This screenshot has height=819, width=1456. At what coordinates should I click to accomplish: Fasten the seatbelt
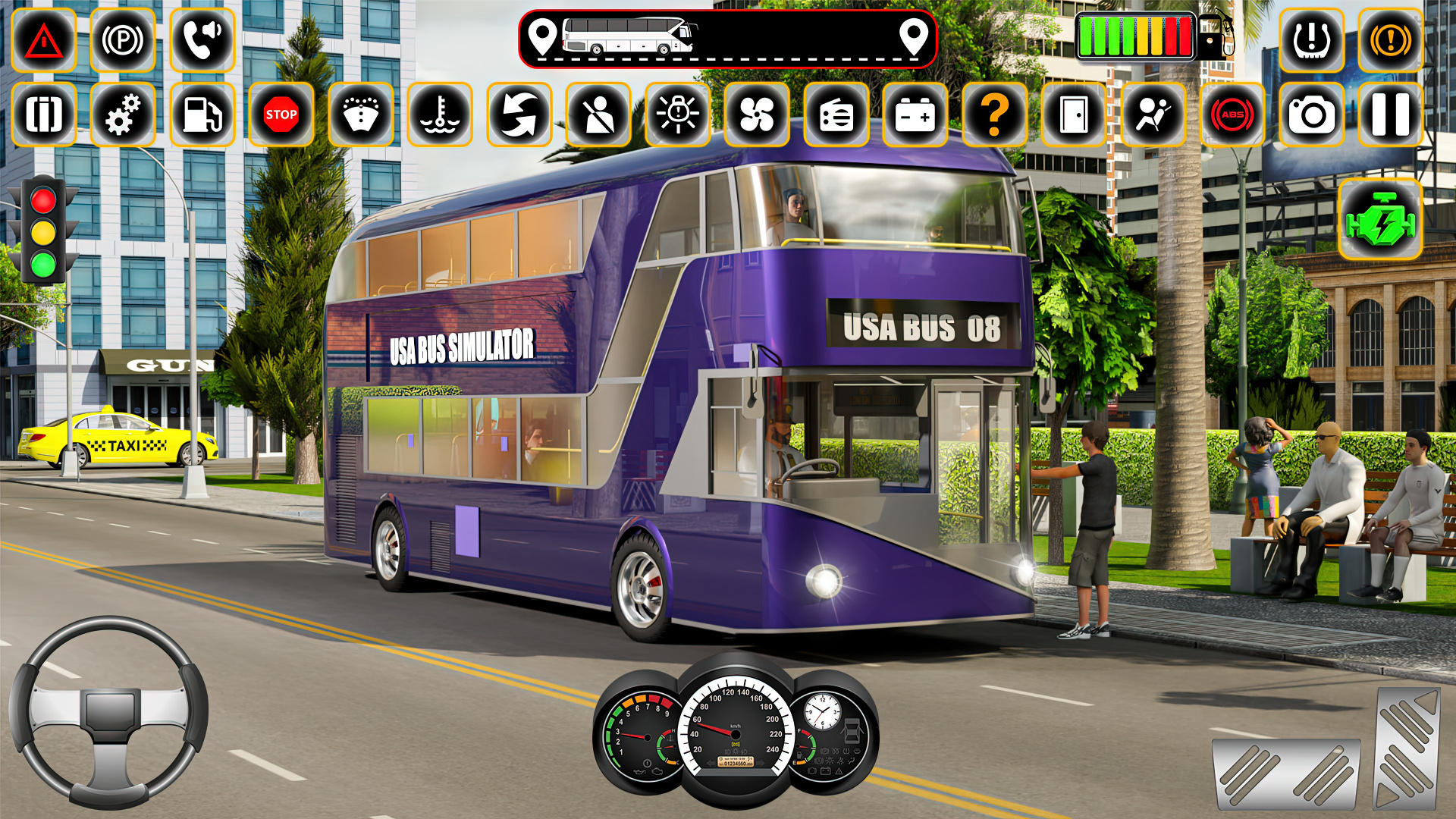pos(600,115)
